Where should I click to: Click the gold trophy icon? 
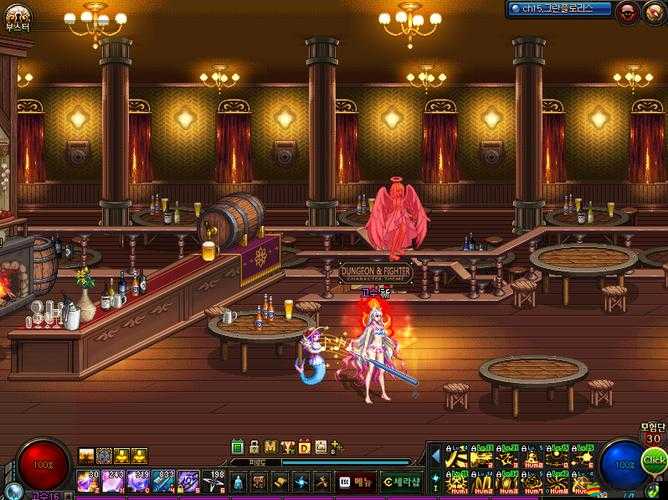tap(288, 447)
